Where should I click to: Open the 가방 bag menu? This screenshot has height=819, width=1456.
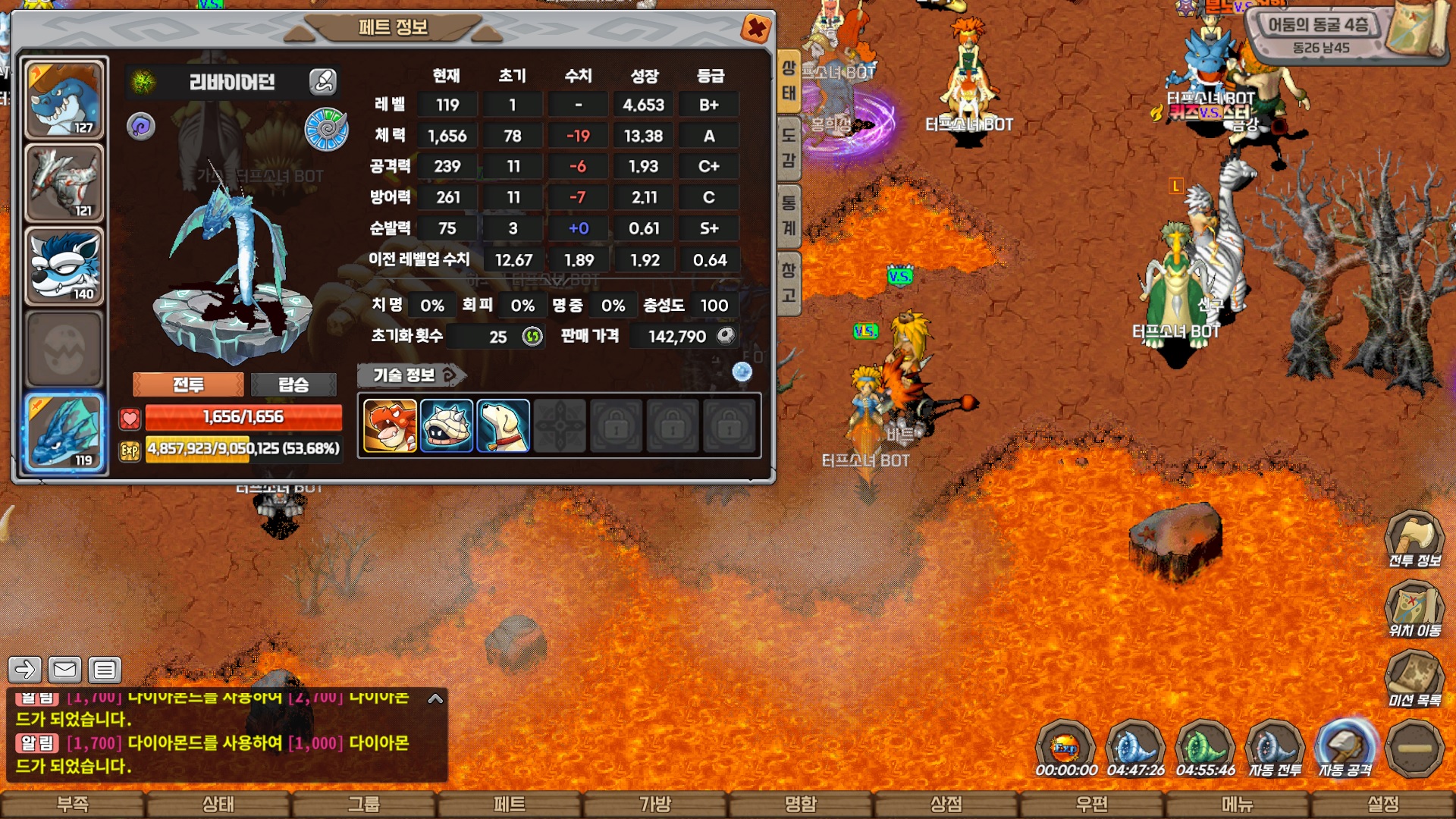click(x=655, y=805)
